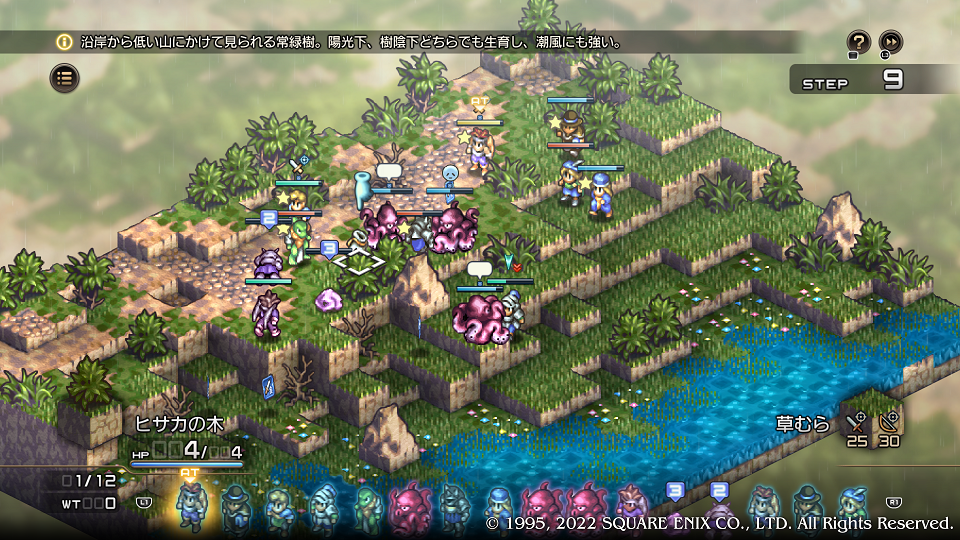Open the question mark help button
960x540 pixels.
[858, 42]
